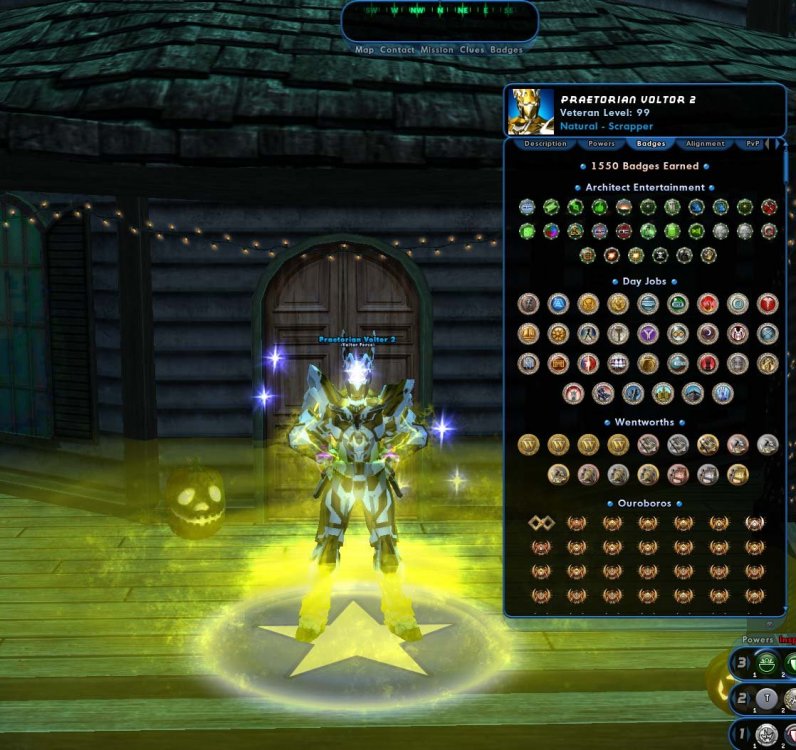The image size is (796, 750).
Task: Open the Clues list
Action: pos(472,50)
